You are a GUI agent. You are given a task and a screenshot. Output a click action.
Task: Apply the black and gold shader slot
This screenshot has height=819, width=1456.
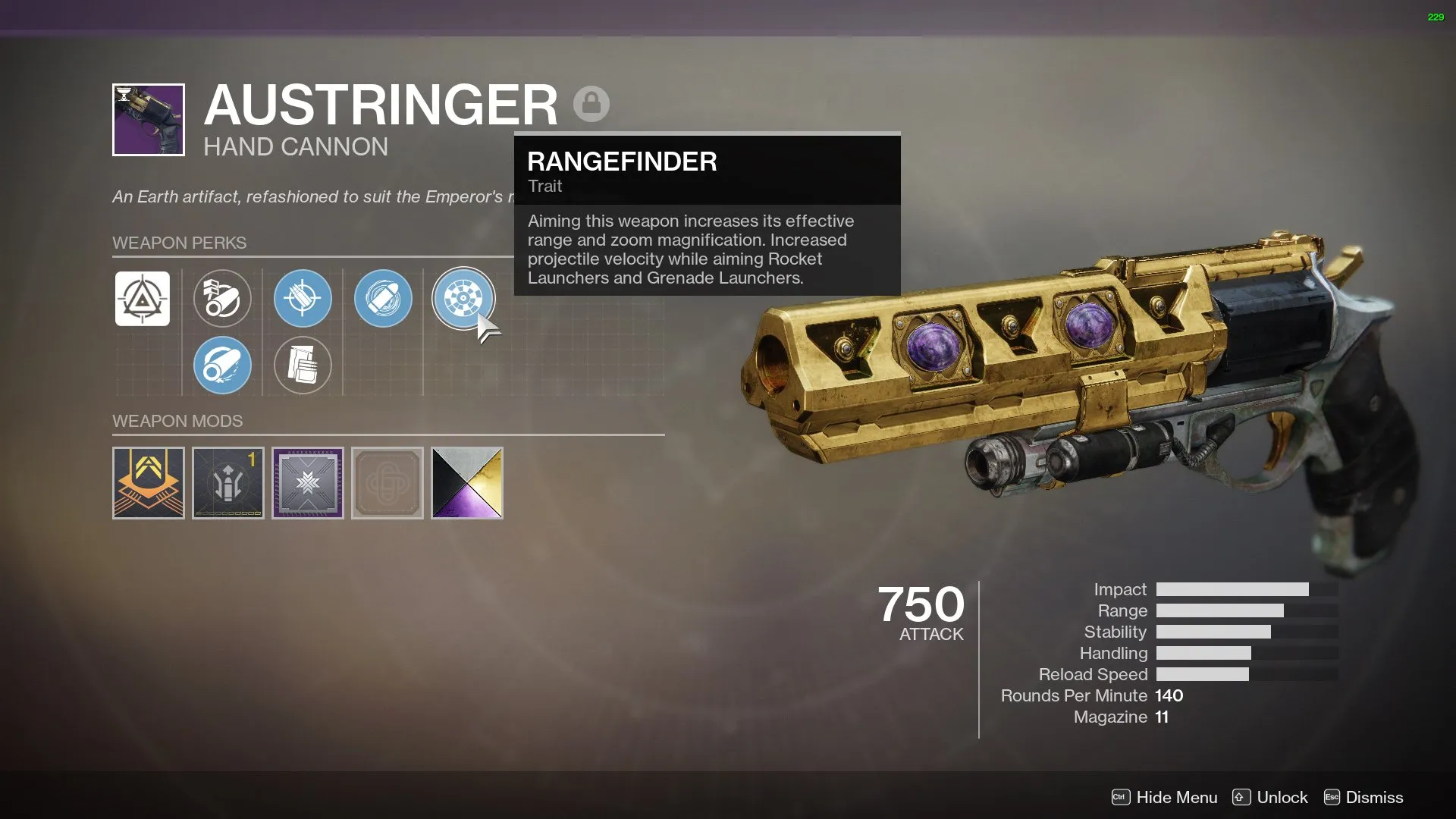(x=466, y=482)
